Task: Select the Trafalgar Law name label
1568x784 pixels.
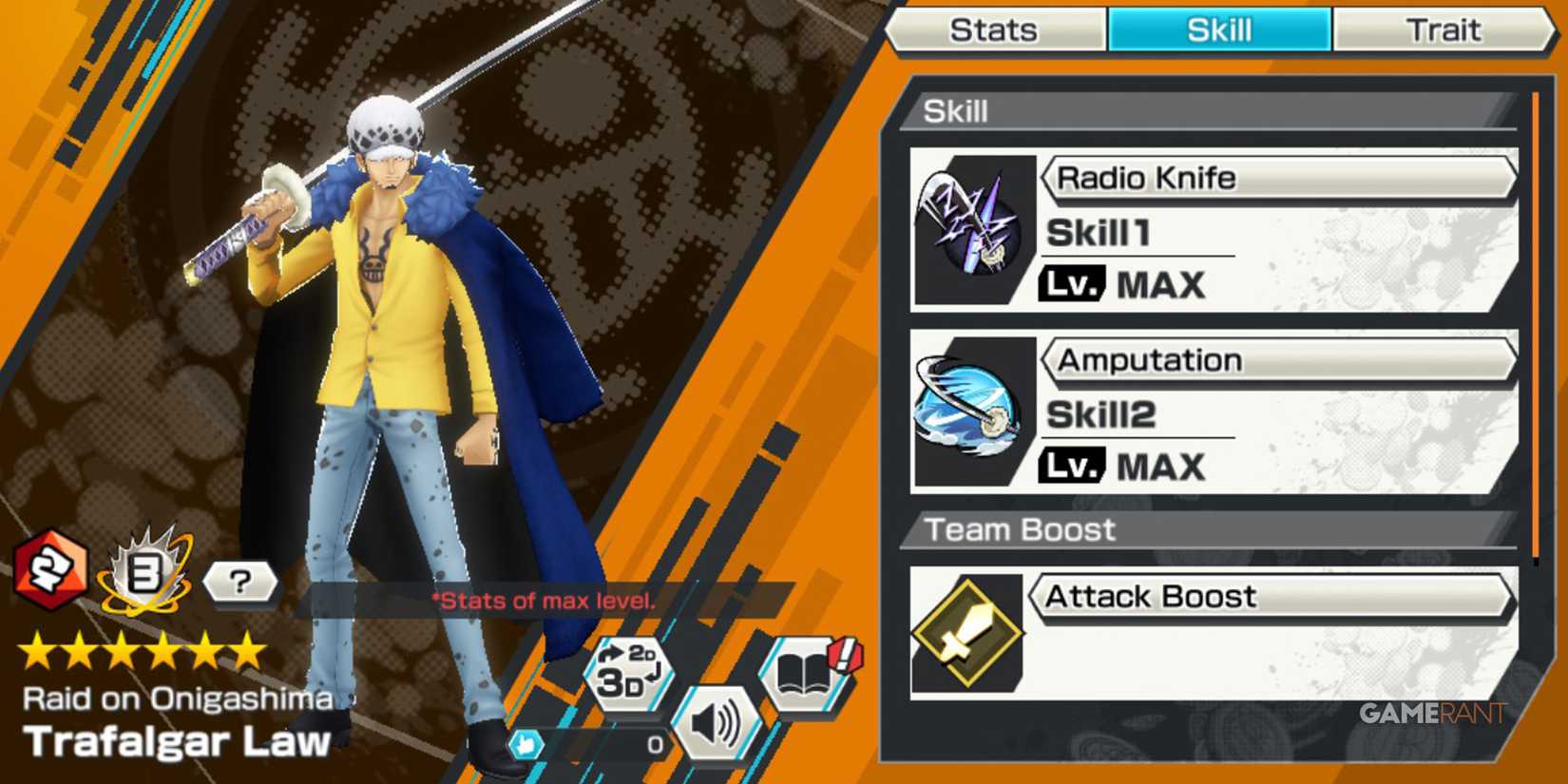Action: tap(176, 742)
